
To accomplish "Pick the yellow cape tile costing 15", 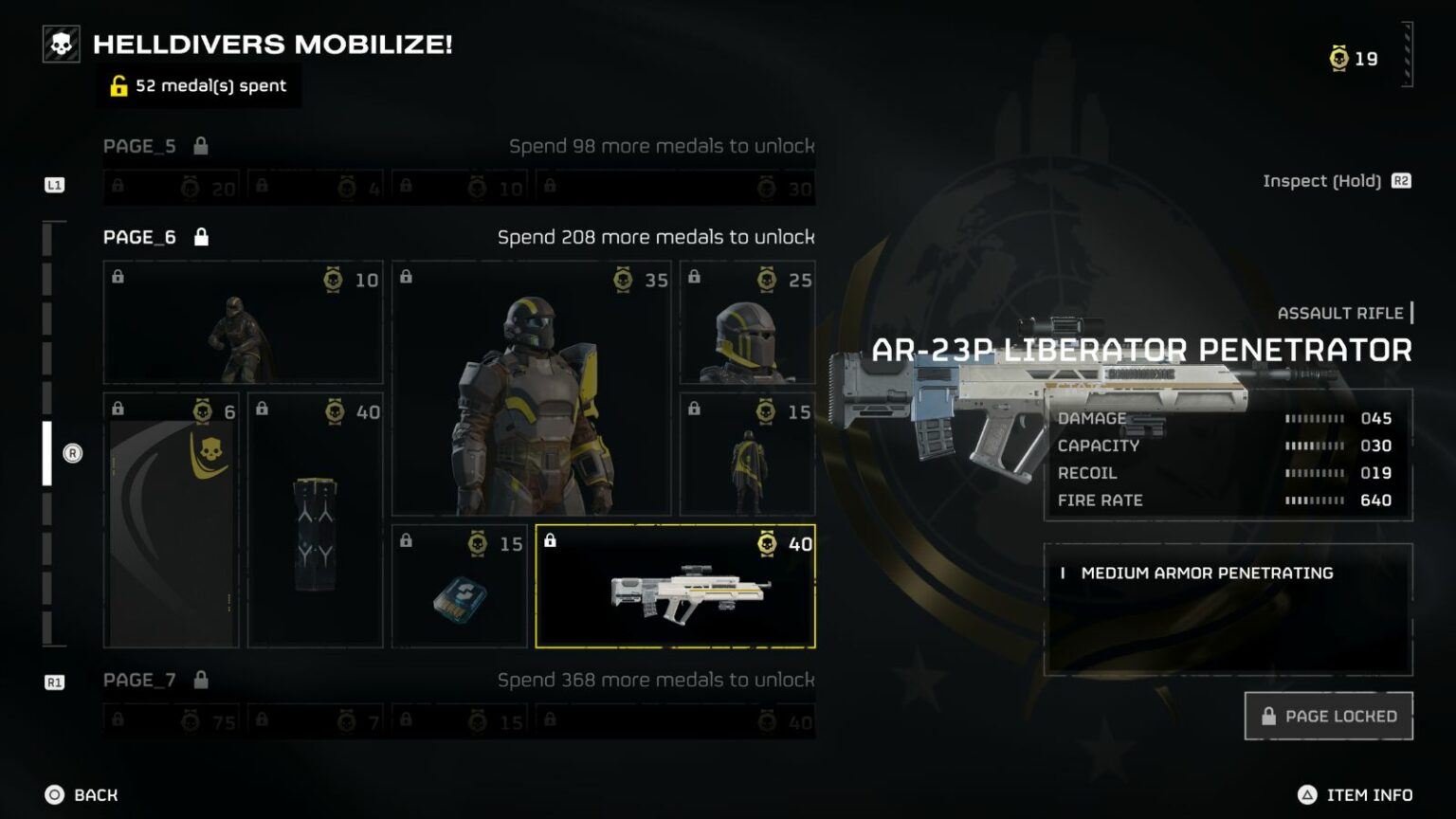I will [747, 455].
